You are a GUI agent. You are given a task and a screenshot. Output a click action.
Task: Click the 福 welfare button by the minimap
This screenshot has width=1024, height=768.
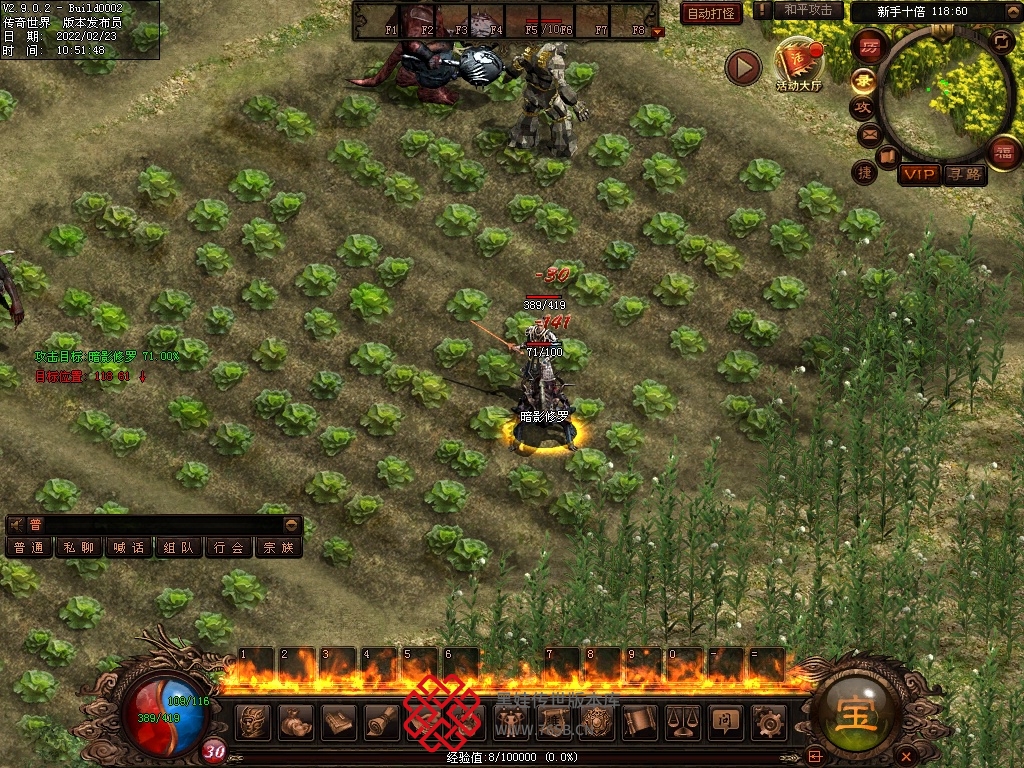tap(1002, 152)
